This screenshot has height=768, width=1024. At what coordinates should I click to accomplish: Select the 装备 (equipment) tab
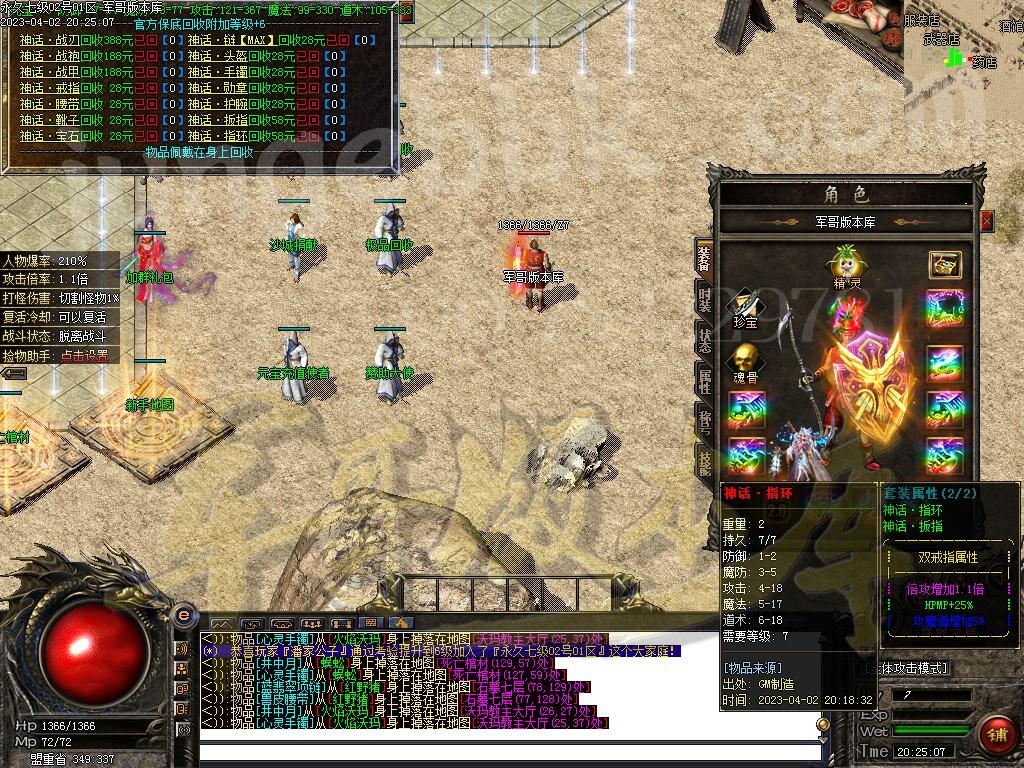point(704,258)
